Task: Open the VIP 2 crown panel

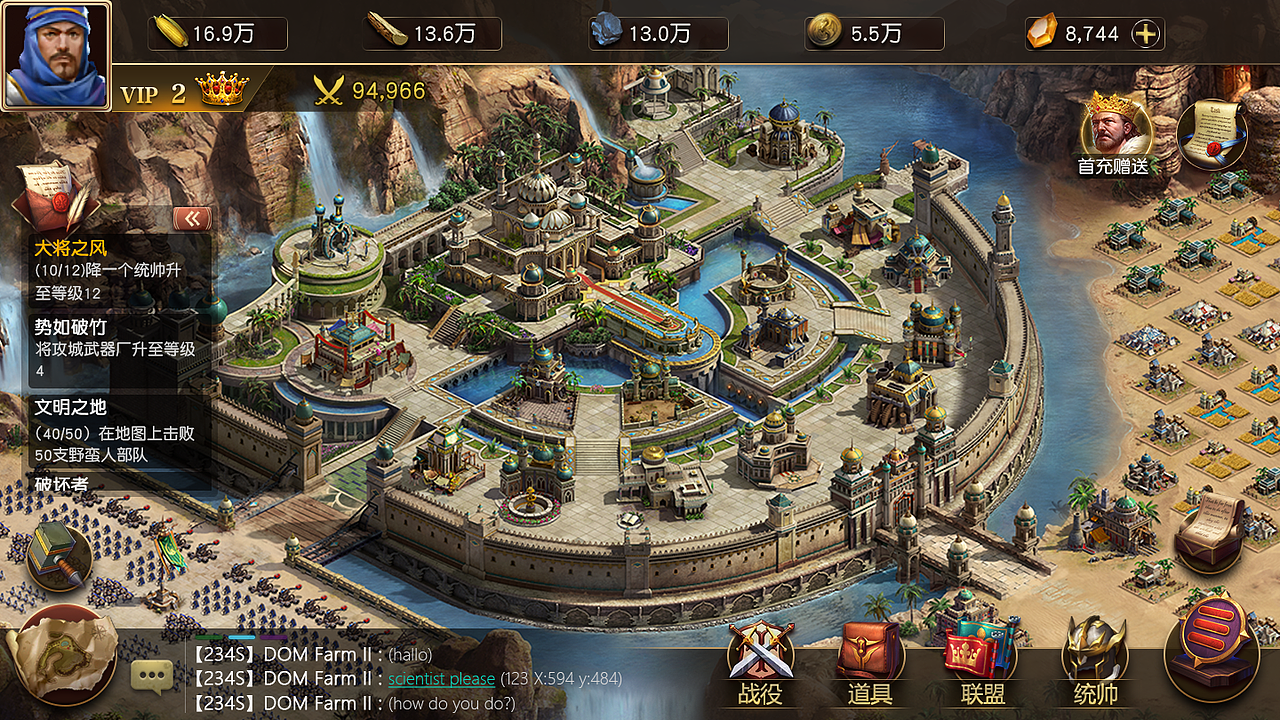Action: pos(184,92)
